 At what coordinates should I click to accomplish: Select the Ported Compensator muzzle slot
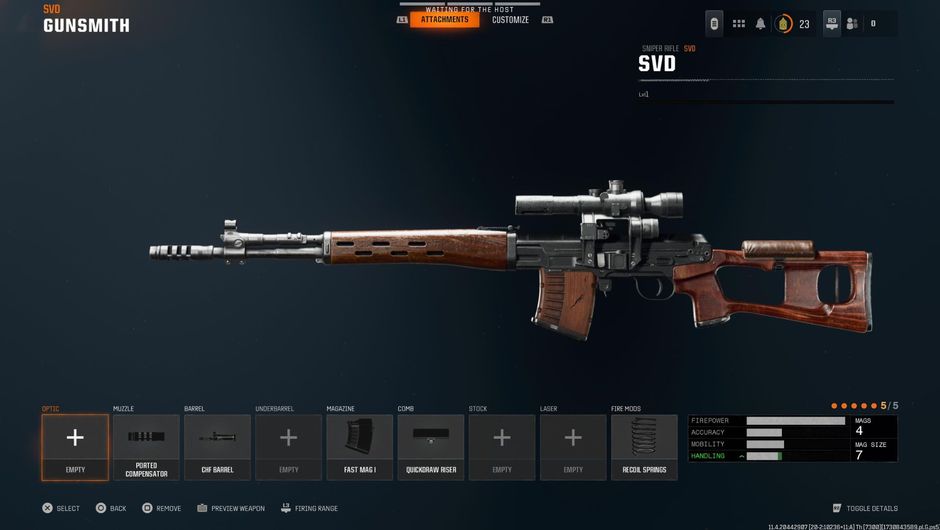point(146,447)
